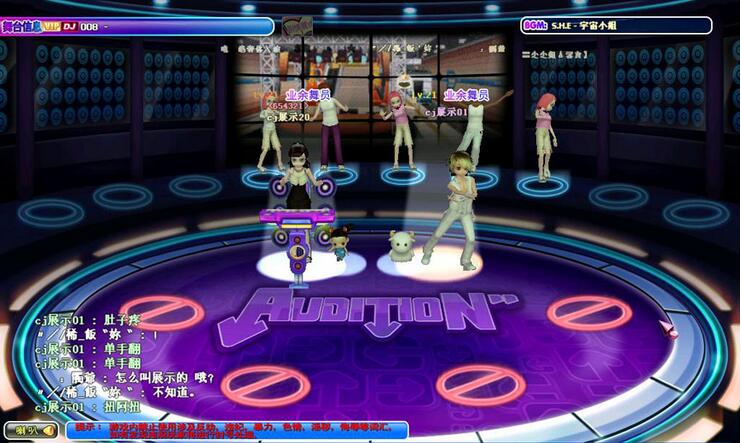Click the chat message log
741x443 pixels.
110,363
